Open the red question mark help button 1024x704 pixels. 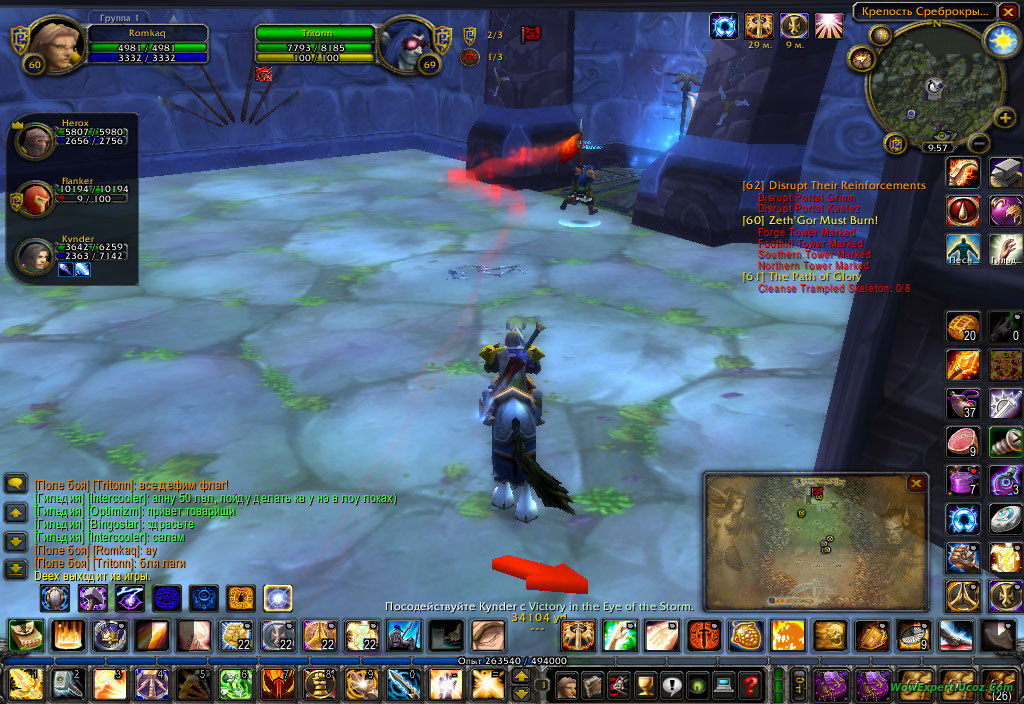pyautogui.click(x=750, y=686)
